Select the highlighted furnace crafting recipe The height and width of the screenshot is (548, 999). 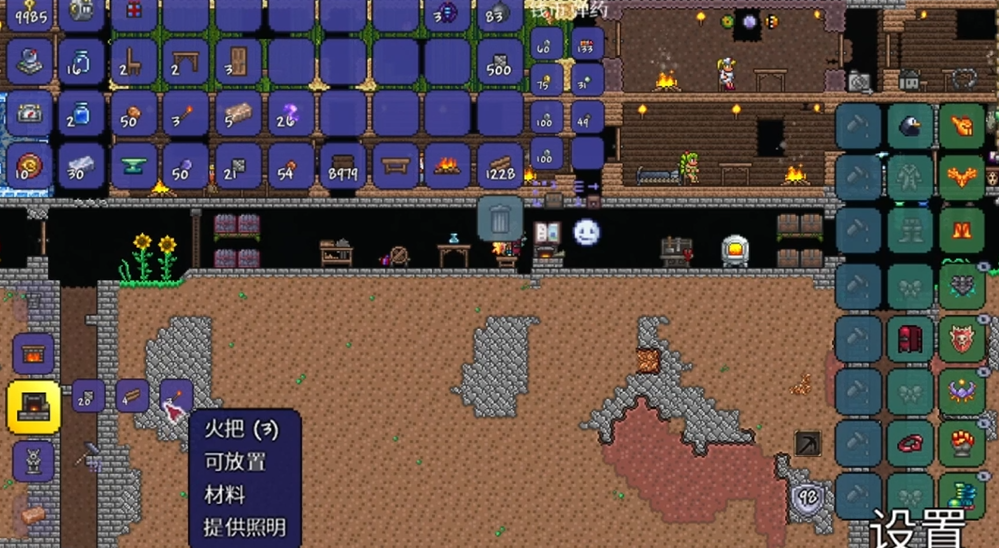pos(34,407)
